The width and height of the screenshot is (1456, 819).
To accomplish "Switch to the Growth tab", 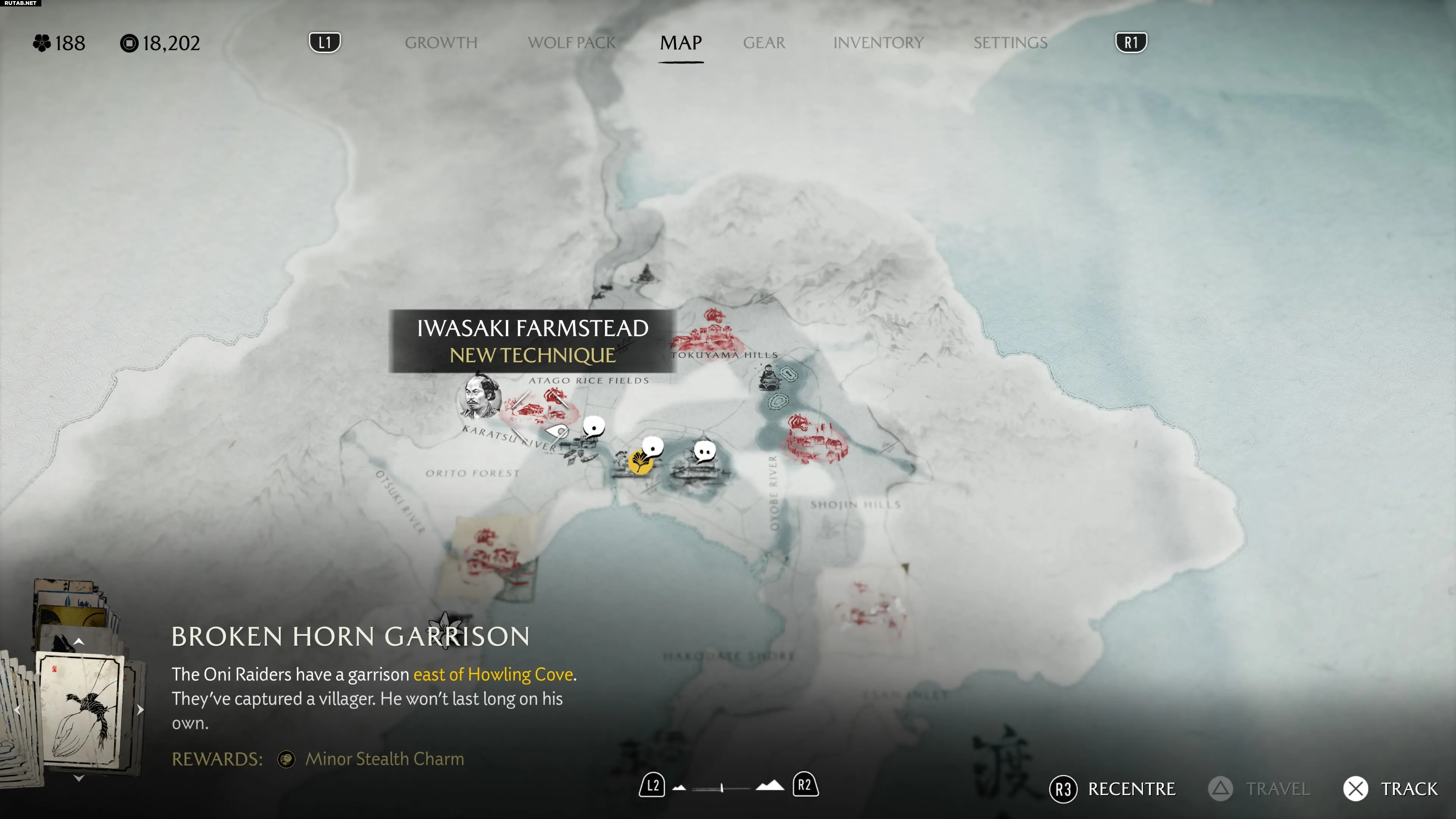I will [441, 43].
